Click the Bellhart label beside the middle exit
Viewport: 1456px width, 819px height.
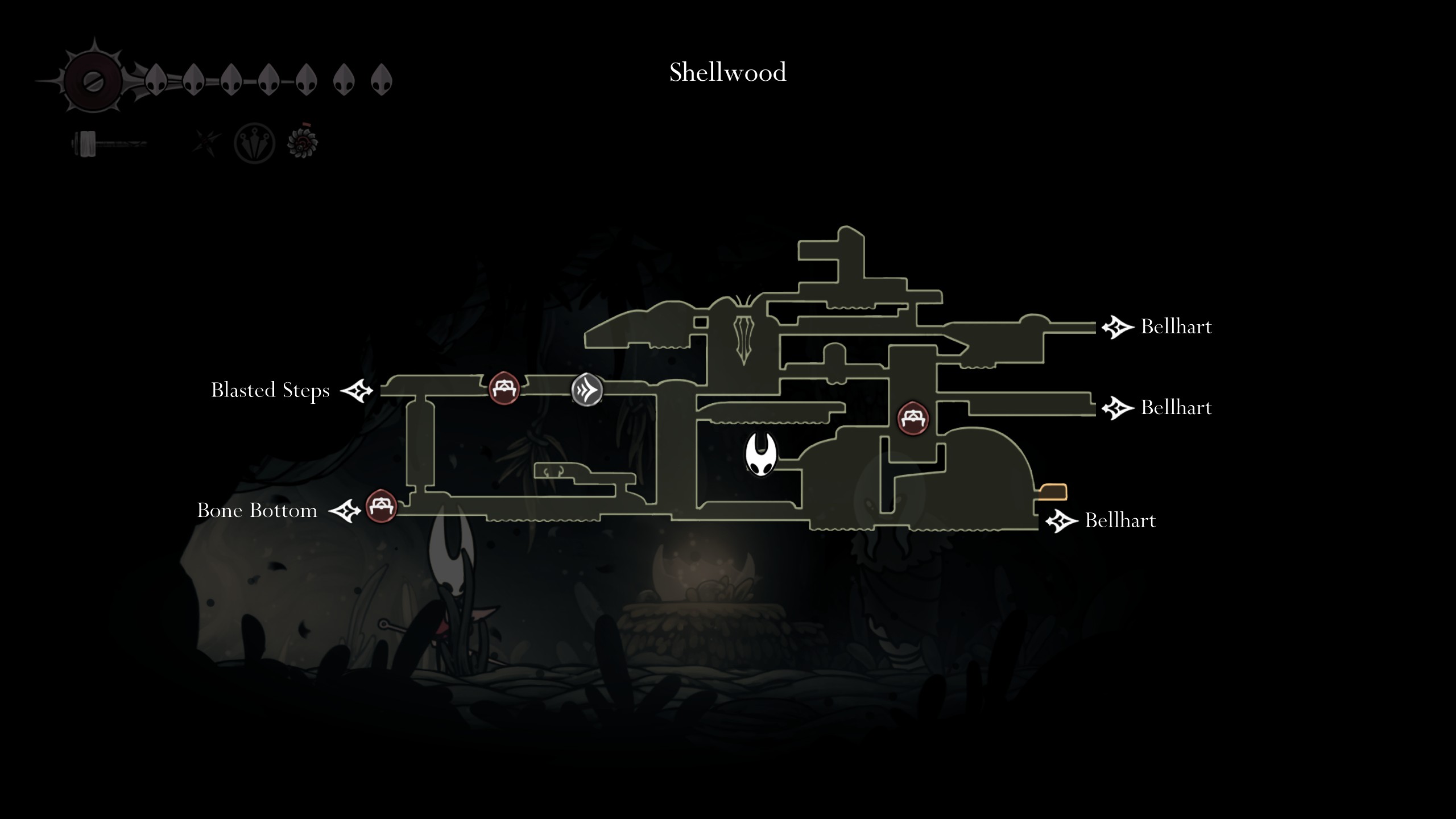1176,407
